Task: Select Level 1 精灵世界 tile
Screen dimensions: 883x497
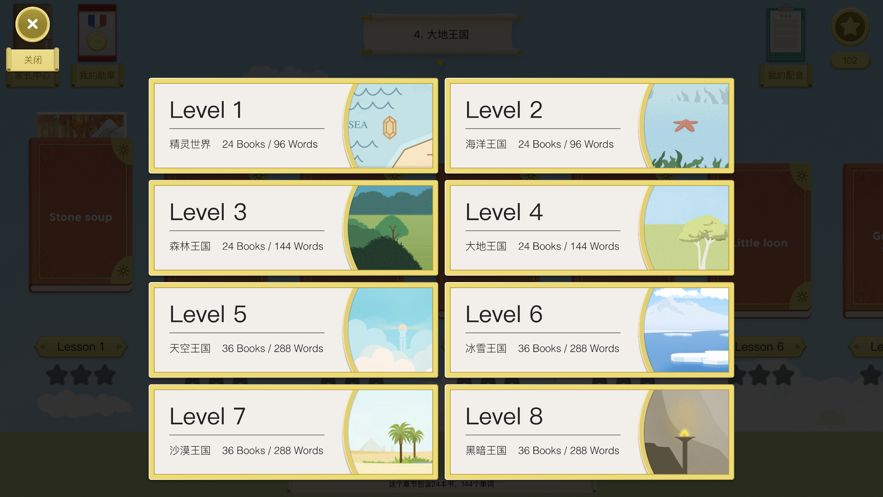Action: click(x=293, y=126)
